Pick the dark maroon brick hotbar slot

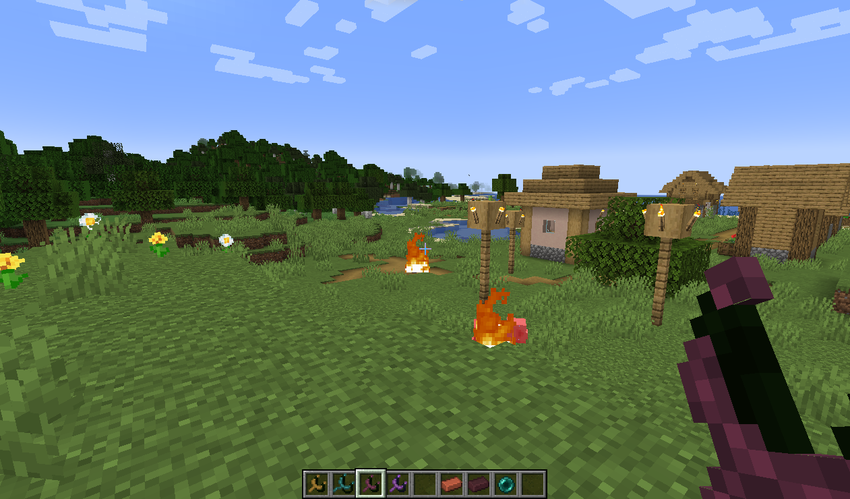479,484
